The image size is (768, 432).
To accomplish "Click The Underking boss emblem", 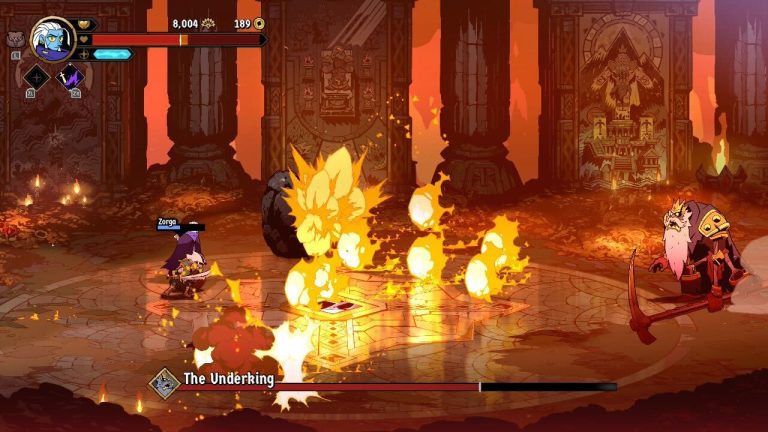I will point(163,381).
